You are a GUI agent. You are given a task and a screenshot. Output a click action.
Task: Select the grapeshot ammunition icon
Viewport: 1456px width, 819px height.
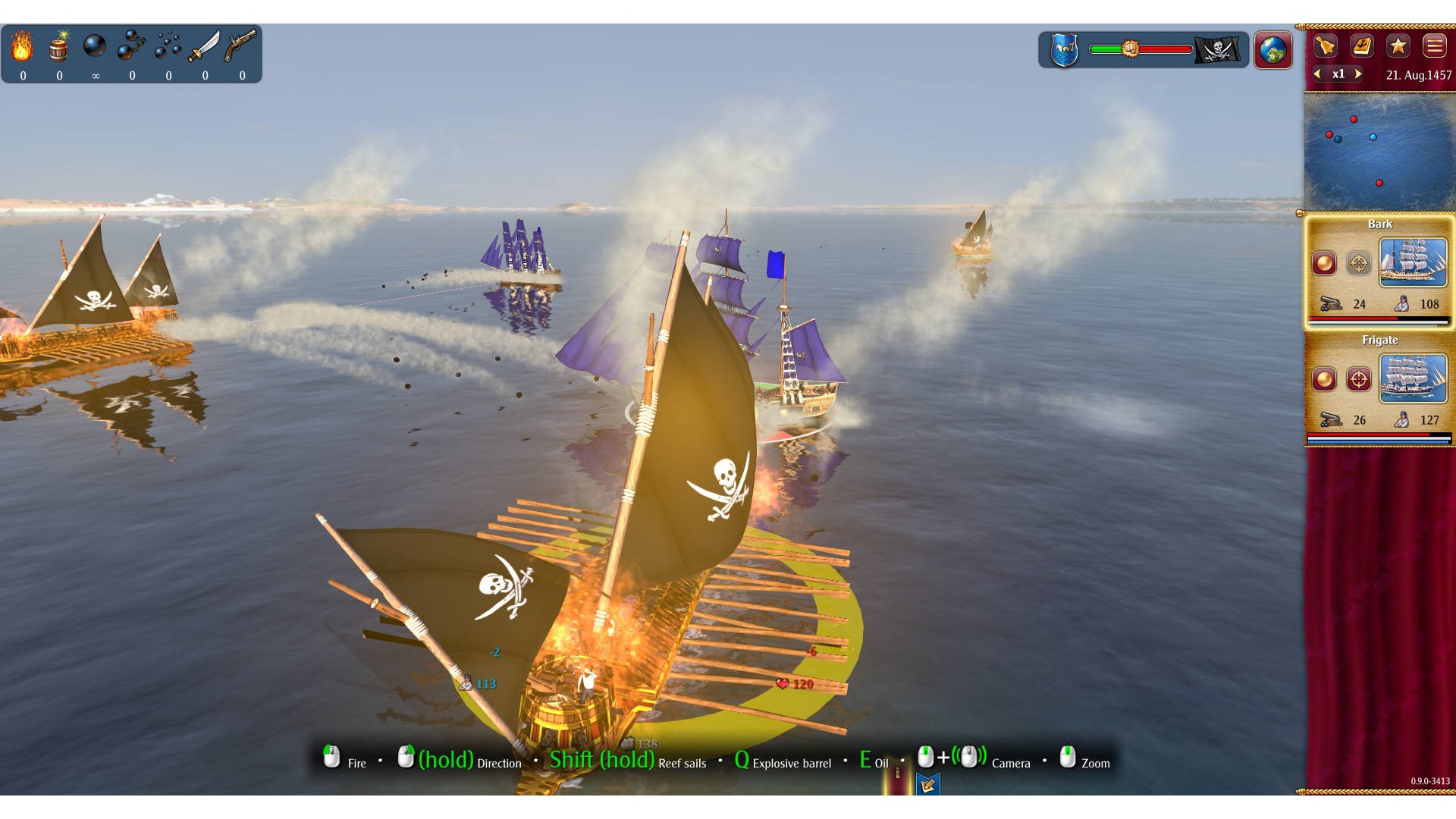[168, 47]
